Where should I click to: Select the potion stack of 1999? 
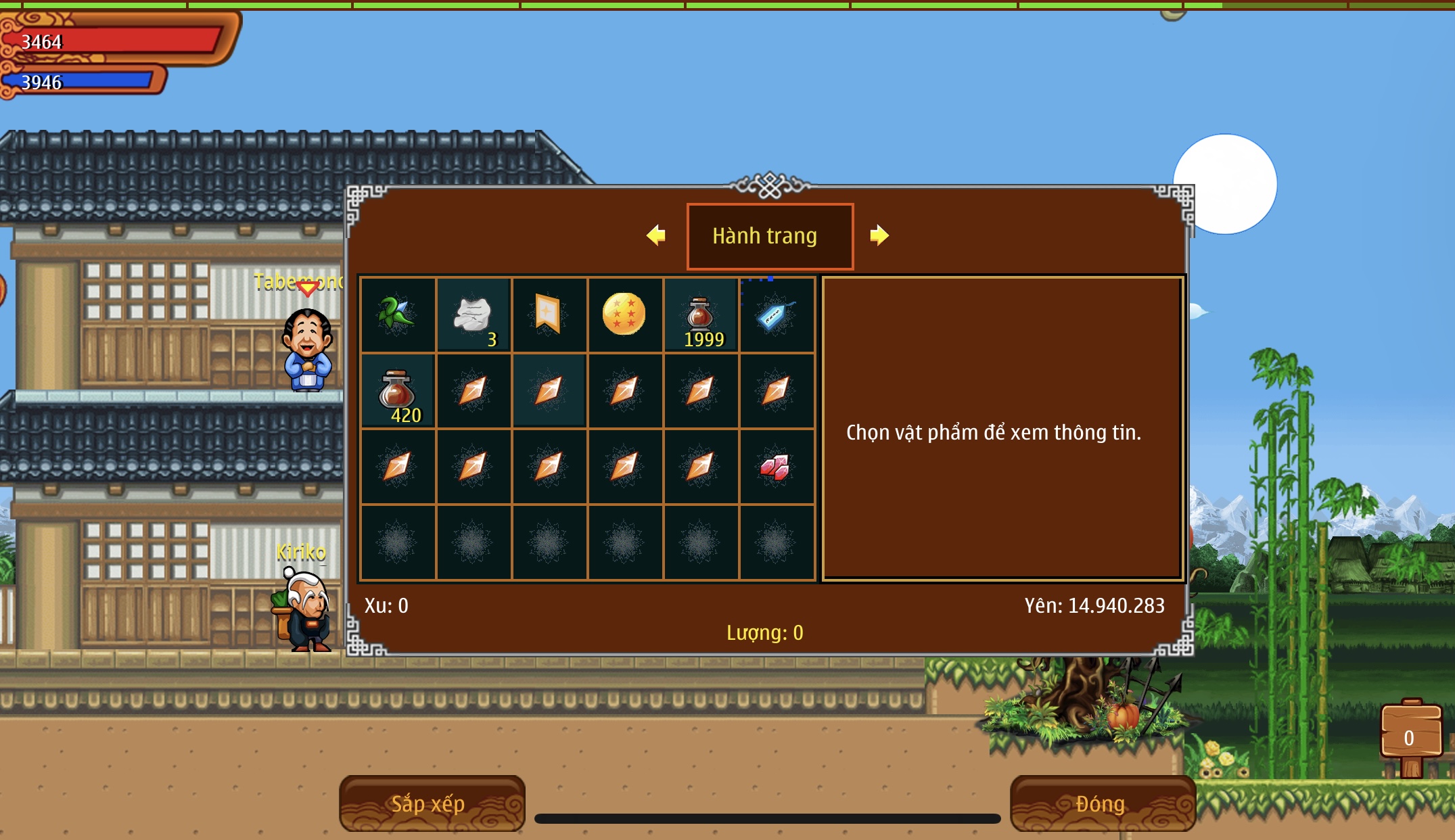point(701,314)
